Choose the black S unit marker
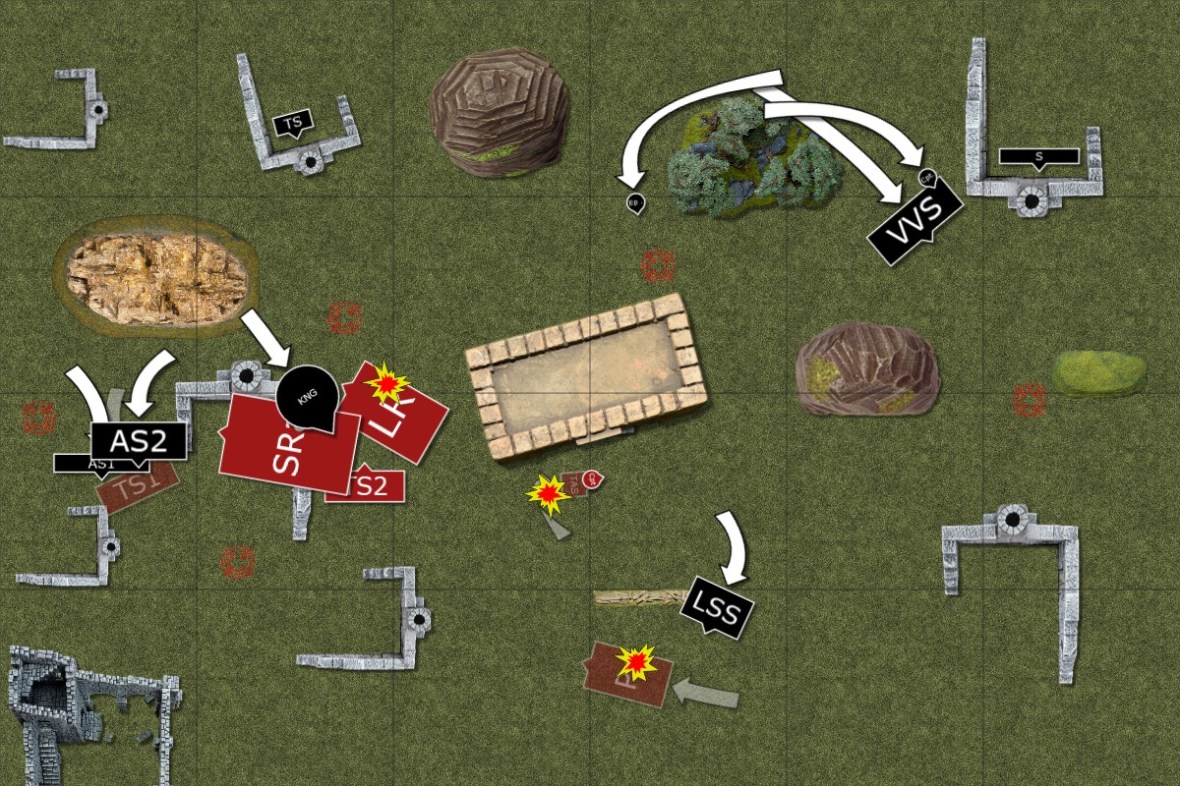 tap(1039, 156)
